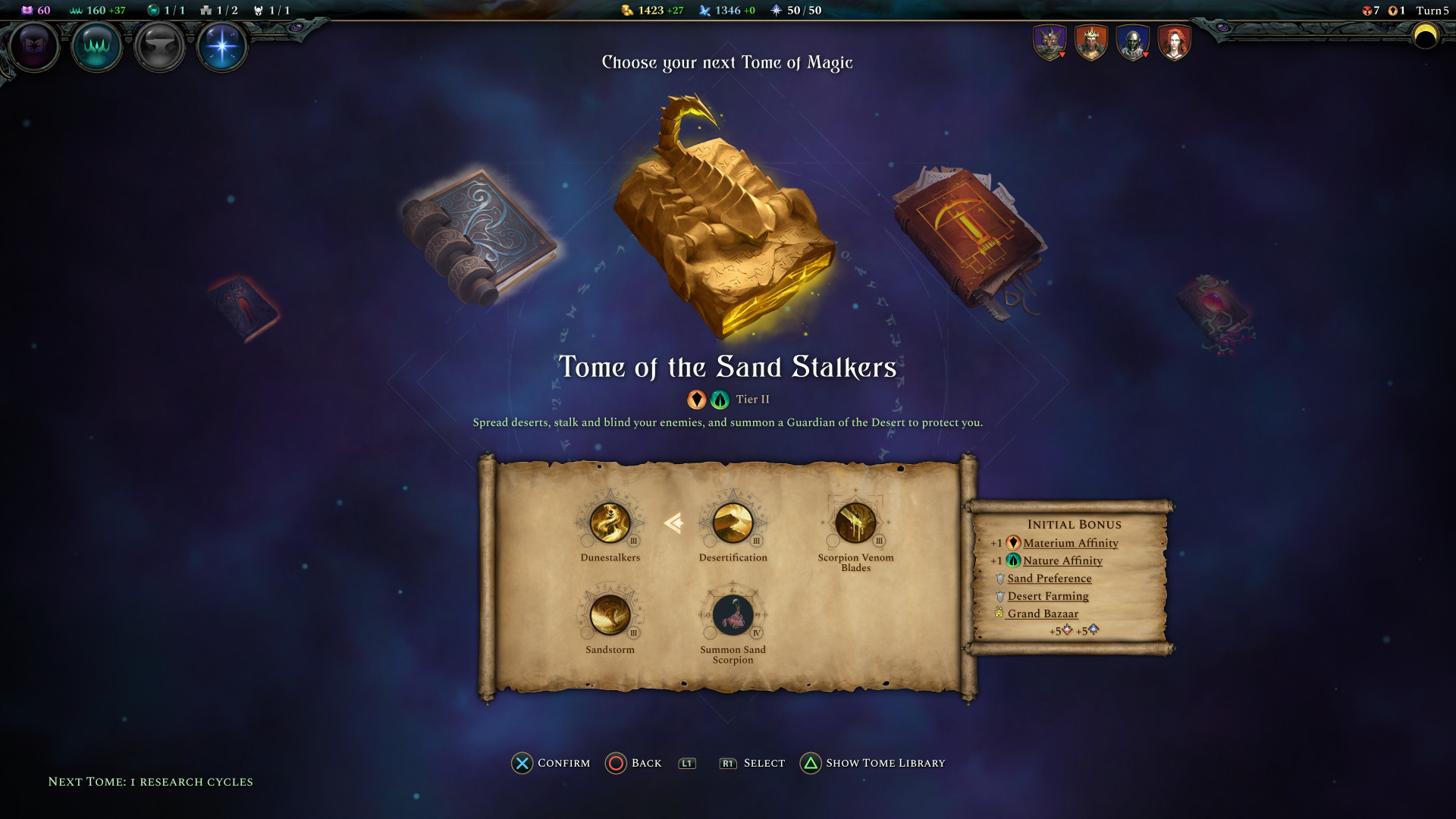Image resolution: width=1456 pixels, height=819 pixels.
Task: Open the blue star magic menu
Action: click(221, 46)
